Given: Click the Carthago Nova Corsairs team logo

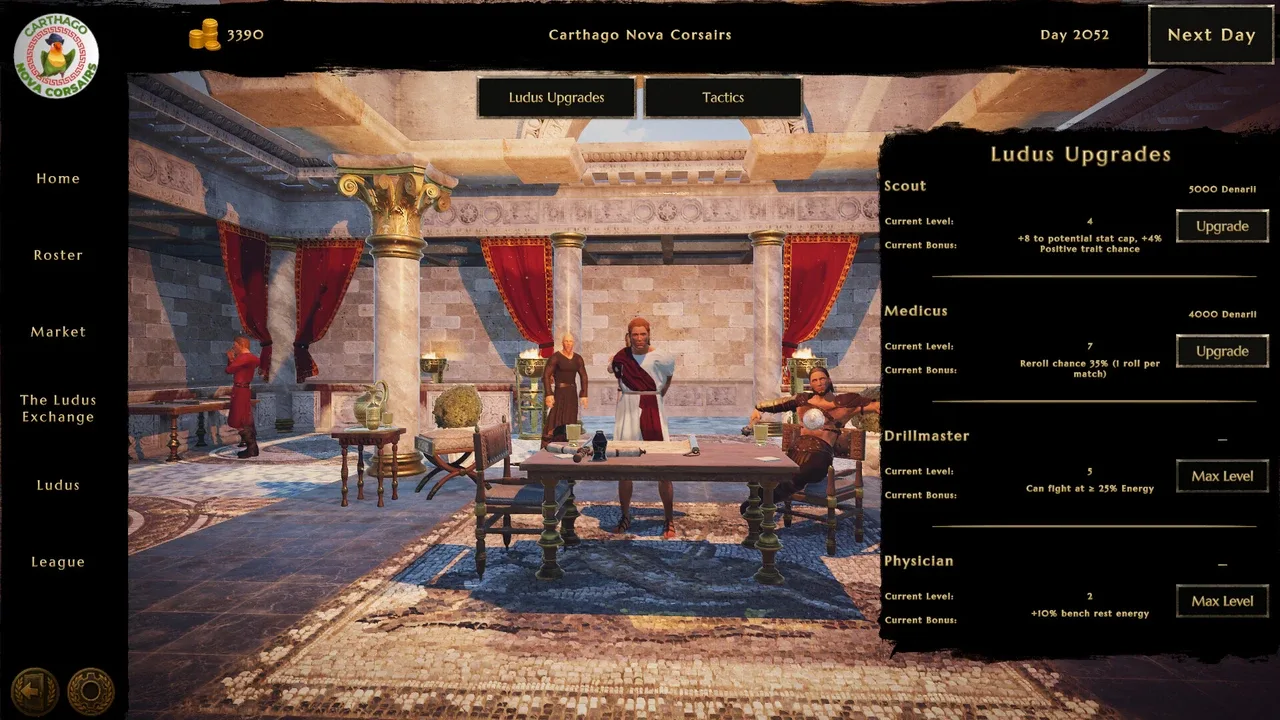Looking at the screenshot, I should (56, 55).
